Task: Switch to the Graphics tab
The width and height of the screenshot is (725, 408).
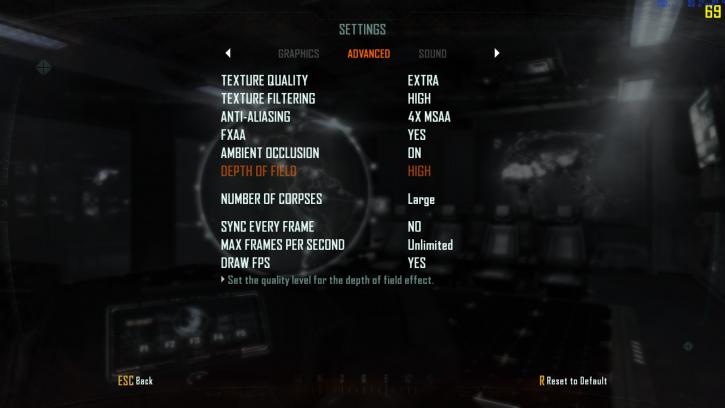Action: pos(298,54)
